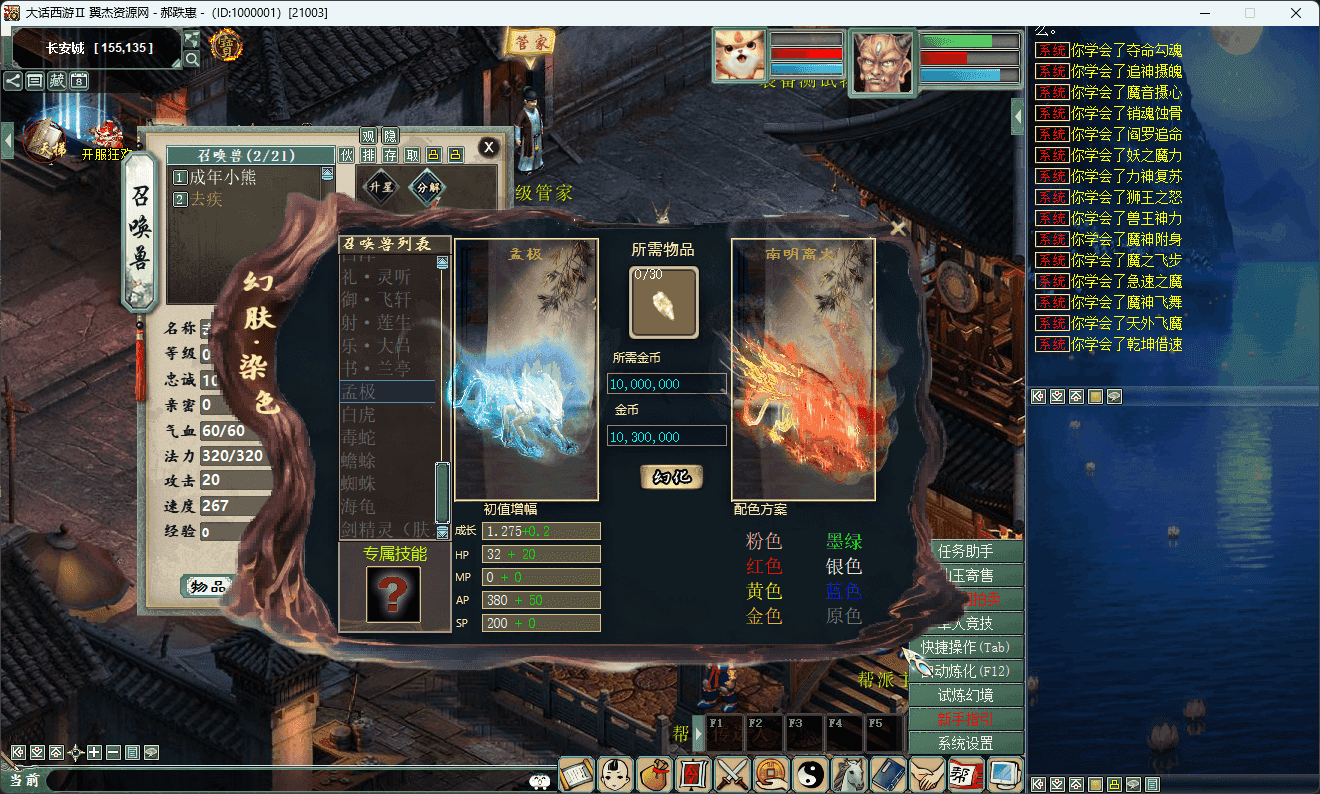Close the game window
The width and height of the screenshot is (1320, 794).
(1296, 13)
